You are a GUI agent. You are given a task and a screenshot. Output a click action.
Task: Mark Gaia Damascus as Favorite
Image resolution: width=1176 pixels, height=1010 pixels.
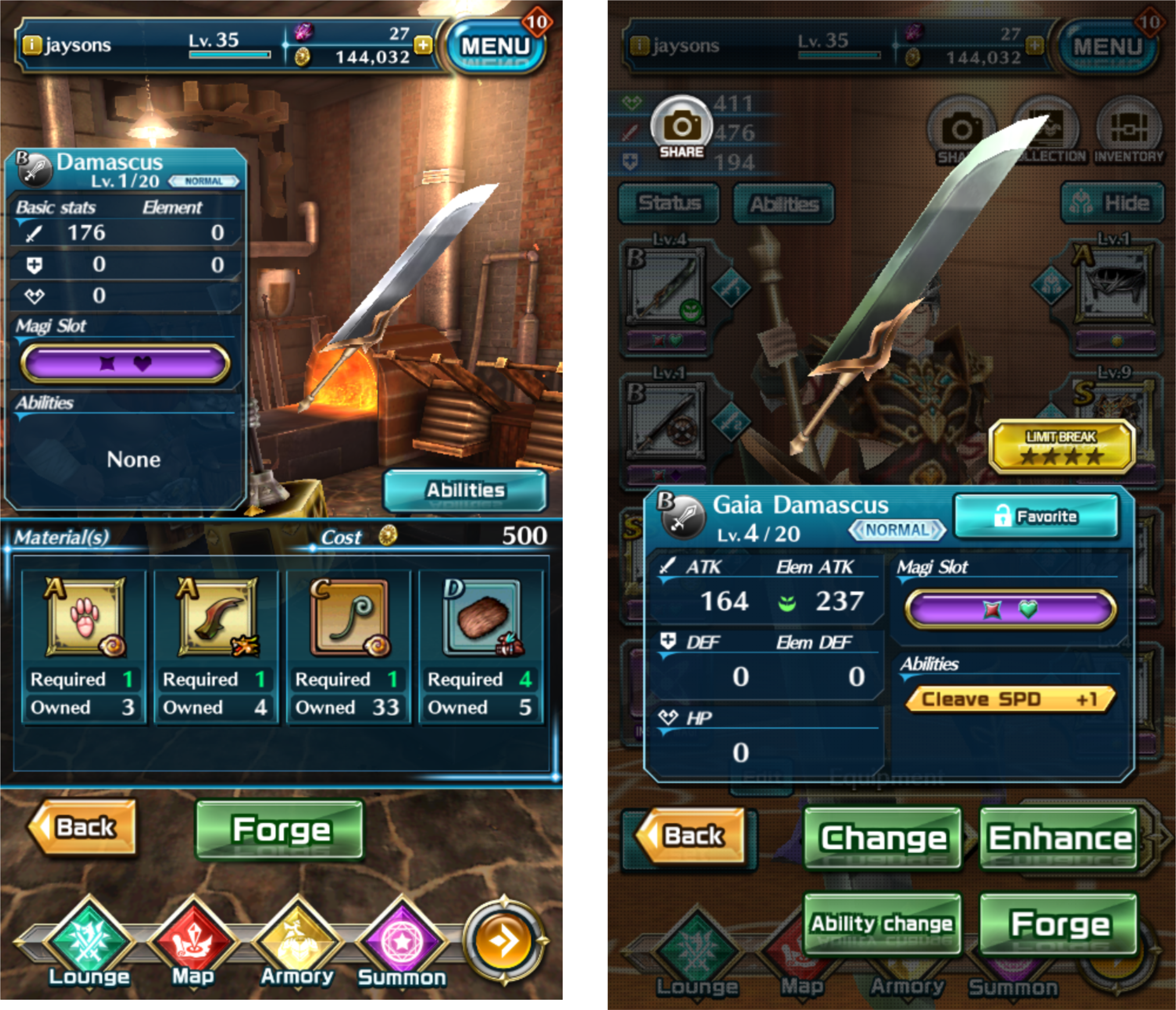1036,516
